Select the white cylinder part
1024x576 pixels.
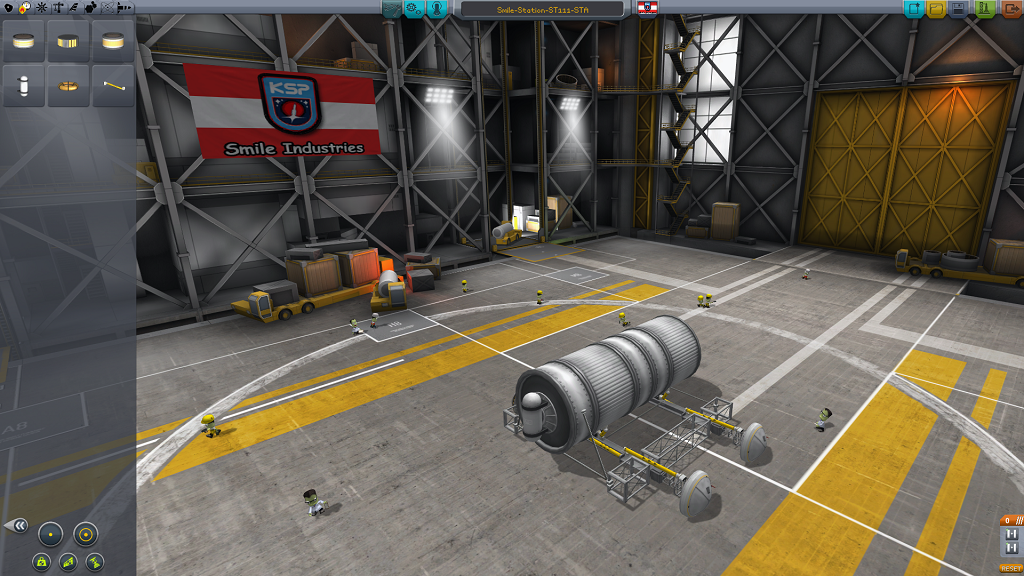(24, 87)
